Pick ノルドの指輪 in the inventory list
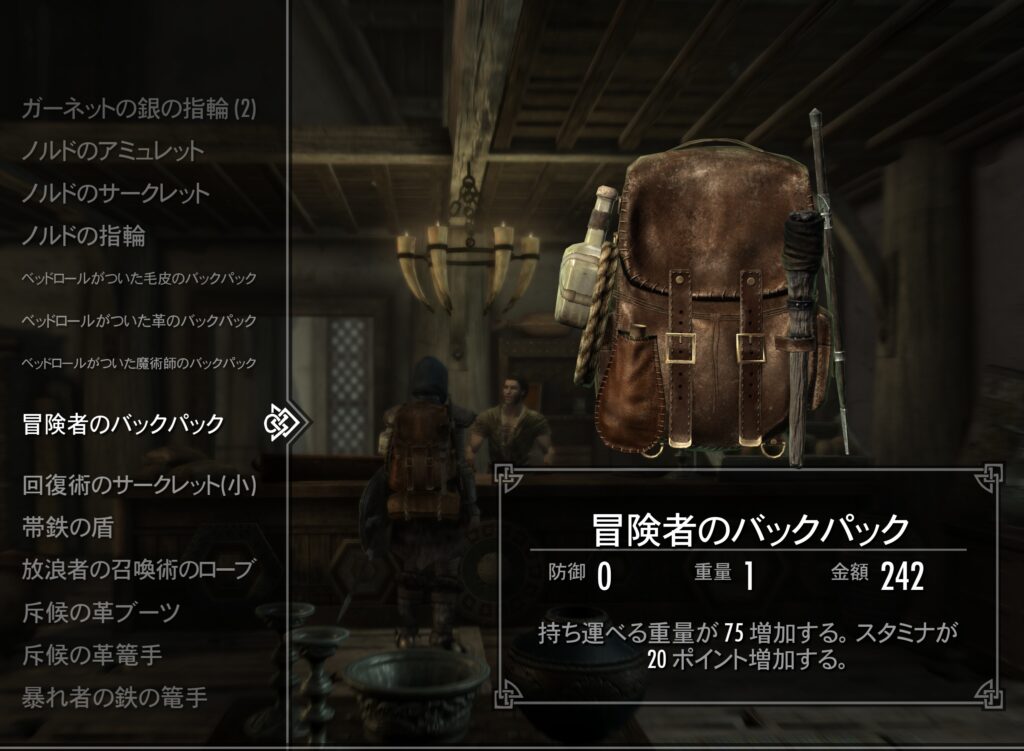 (83, 236)
